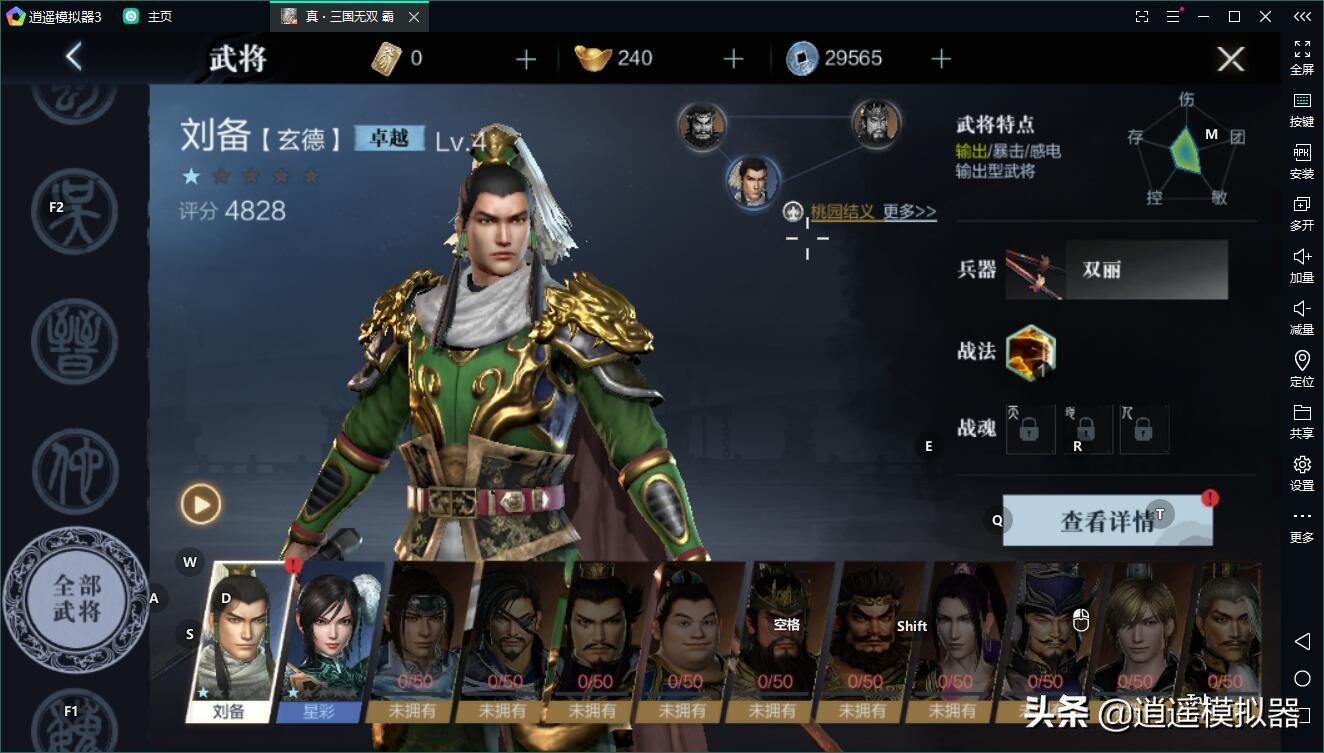Click the first locked 战魂 slot
This screenshot has height=753, width=1324.
[1030, 429]
